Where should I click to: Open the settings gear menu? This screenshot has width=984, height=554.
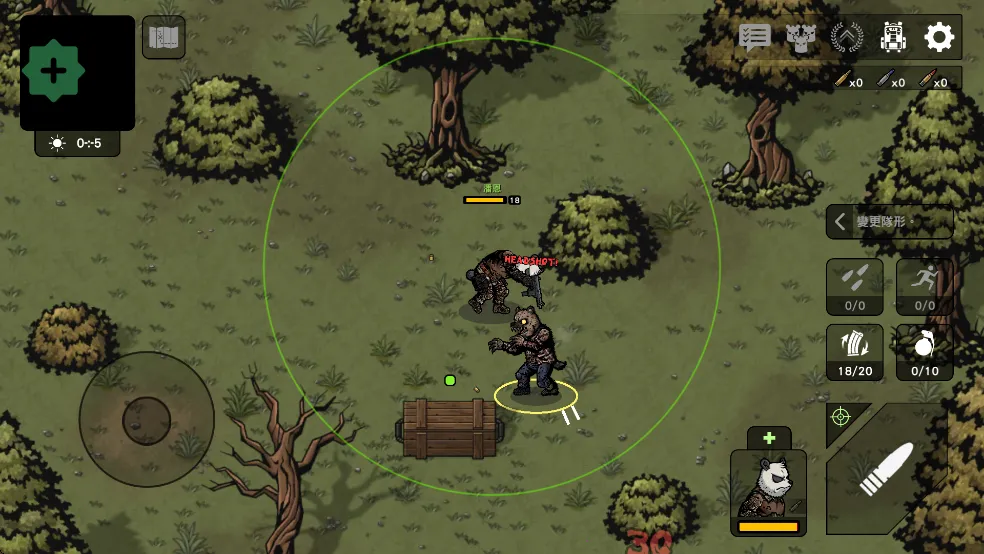tap(939, 38)
